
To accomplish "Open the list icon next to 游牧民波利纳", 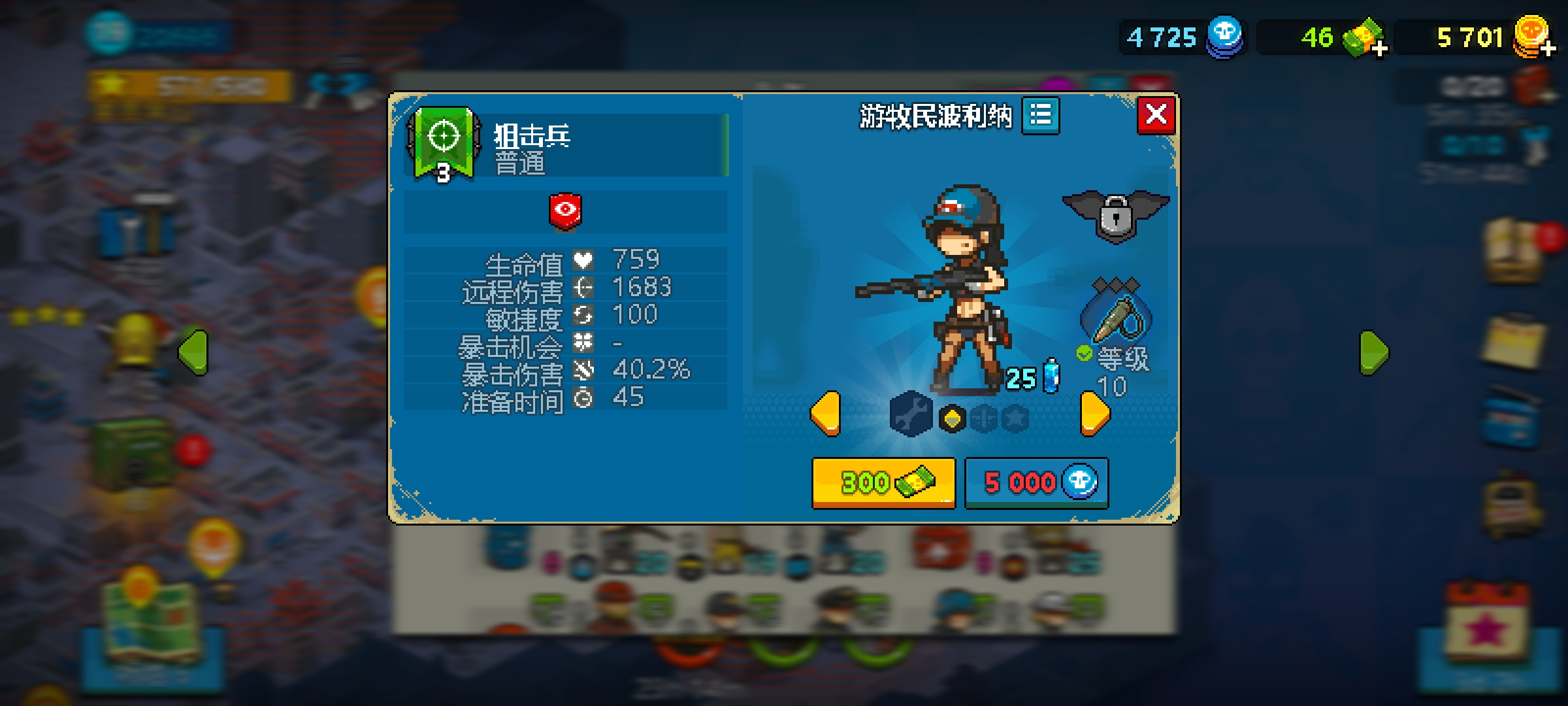I will pos(1041,116).
